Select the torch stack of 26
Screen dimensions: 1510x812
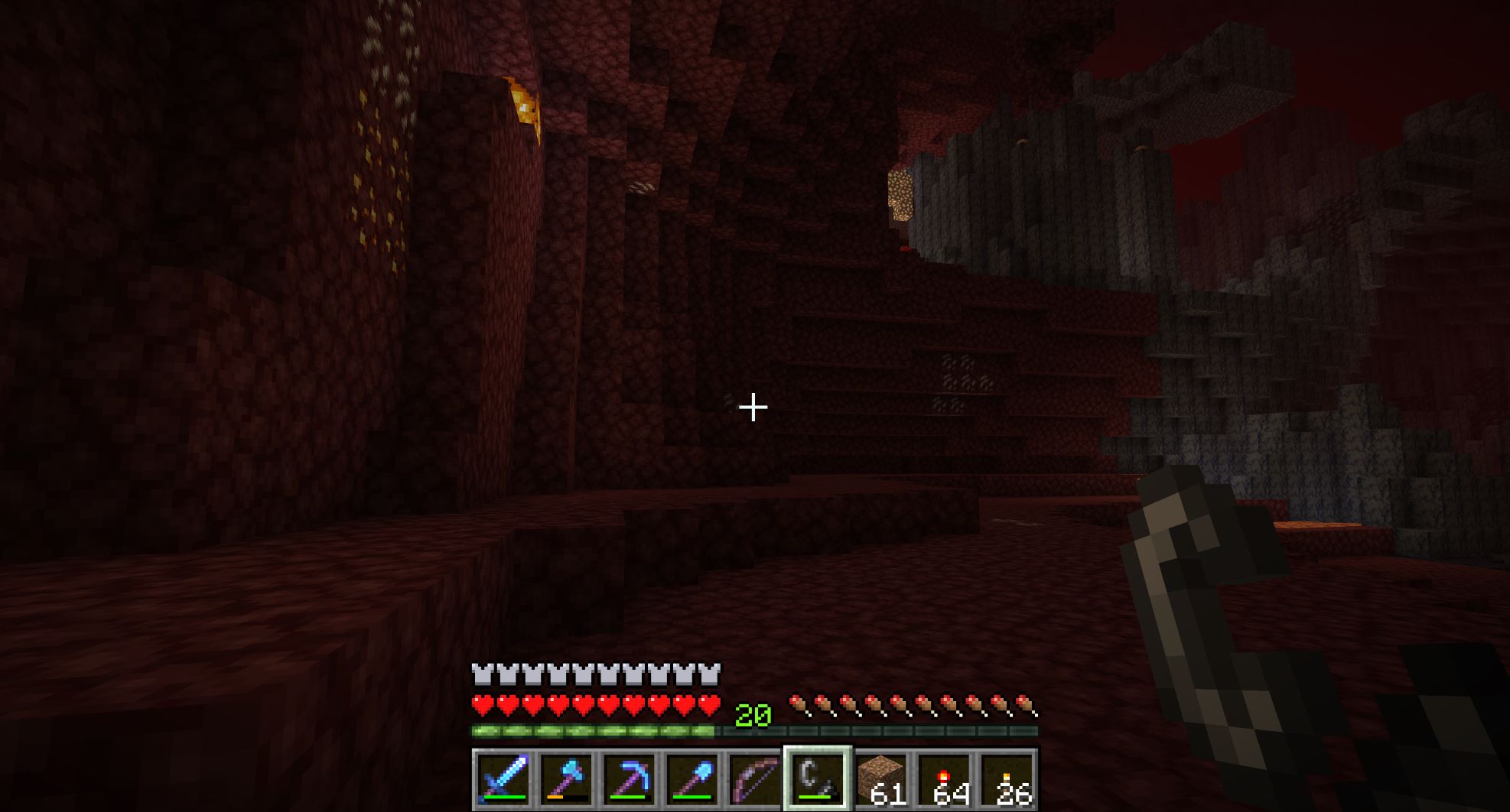tap(1007, 779)
